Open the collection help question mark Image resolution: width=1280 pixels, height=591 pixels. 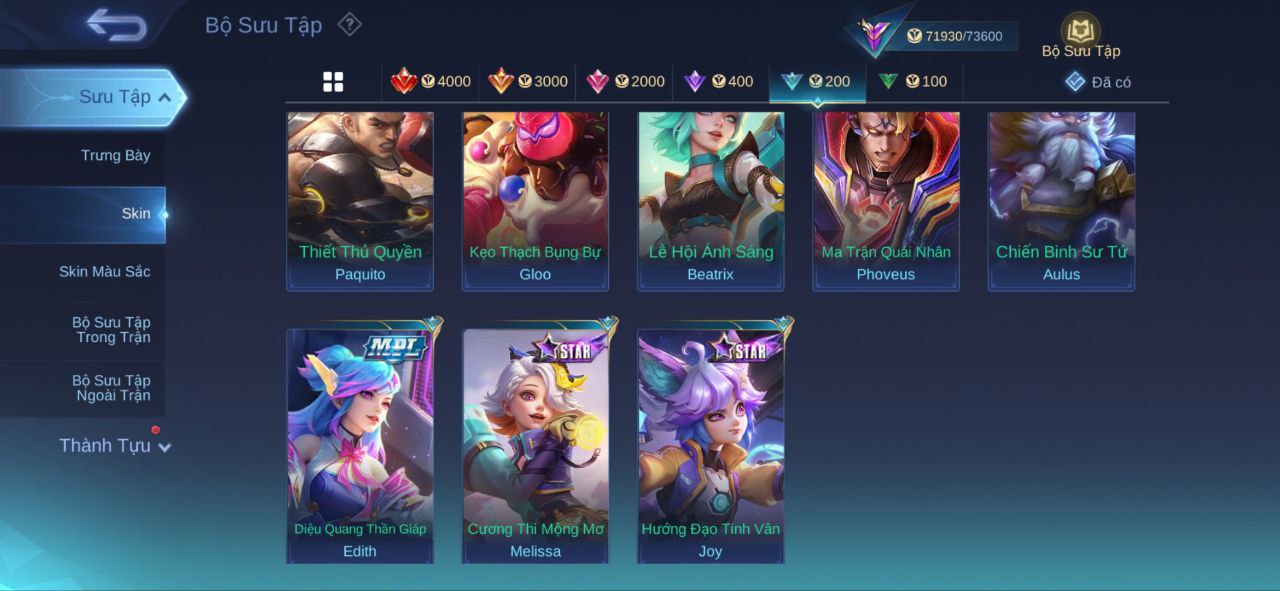tap(349, 24)
